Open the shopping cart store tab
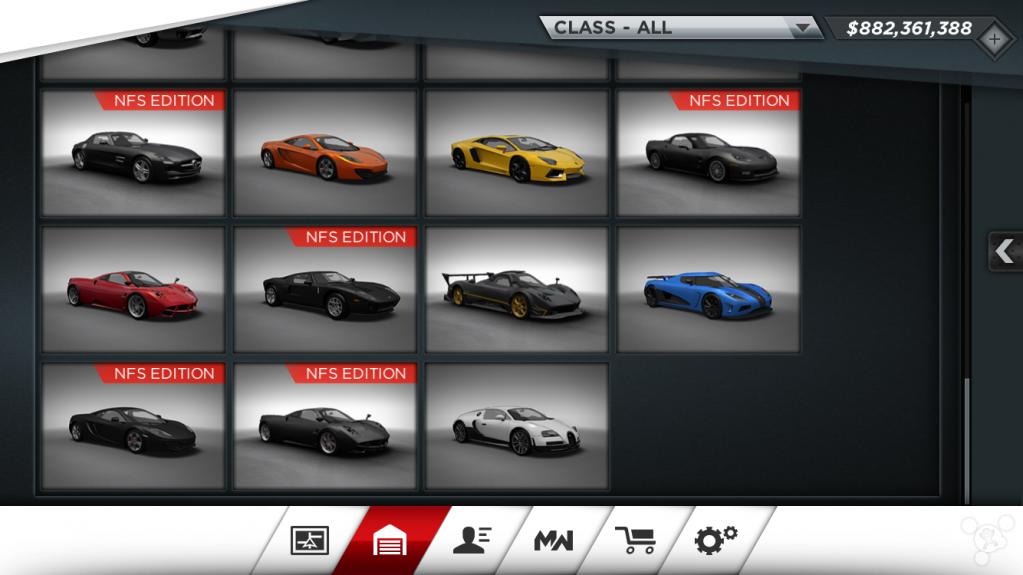 click(634, 541)
